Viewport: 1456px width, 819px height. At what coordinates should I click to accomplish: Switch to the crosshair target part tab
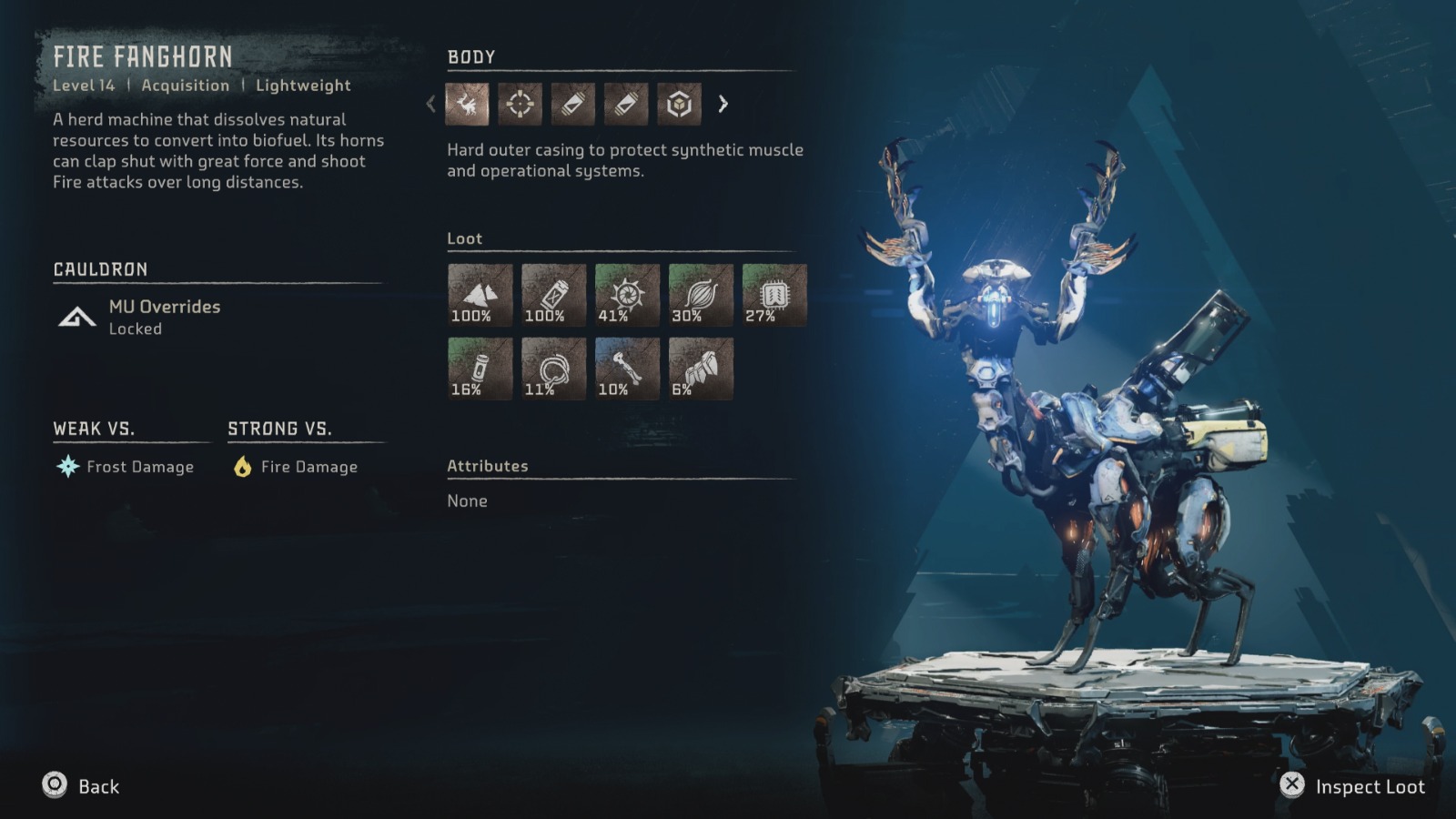point(520,105)
